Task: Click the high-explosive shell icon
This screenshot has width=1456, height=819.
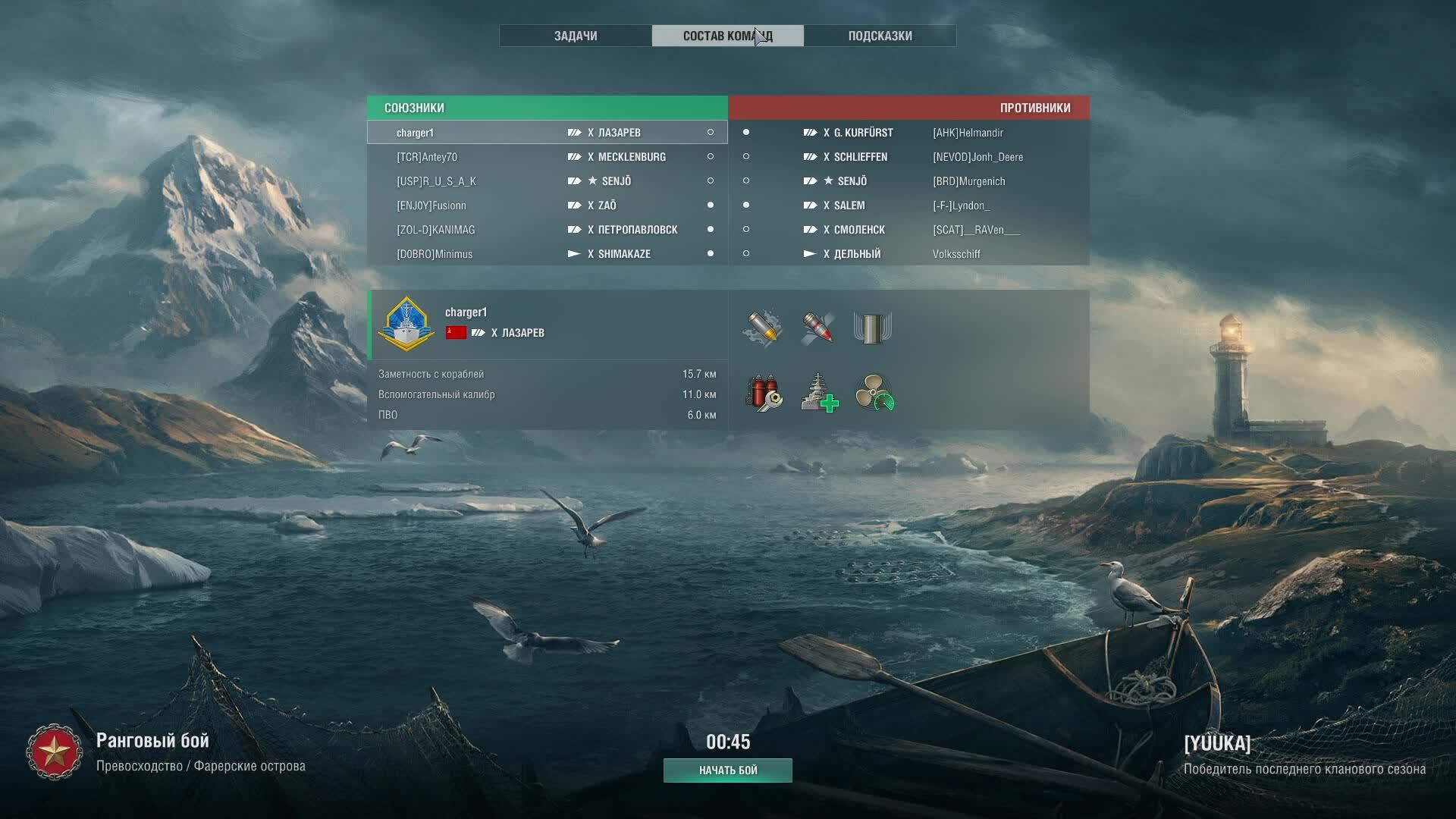Action: [763, 328]
